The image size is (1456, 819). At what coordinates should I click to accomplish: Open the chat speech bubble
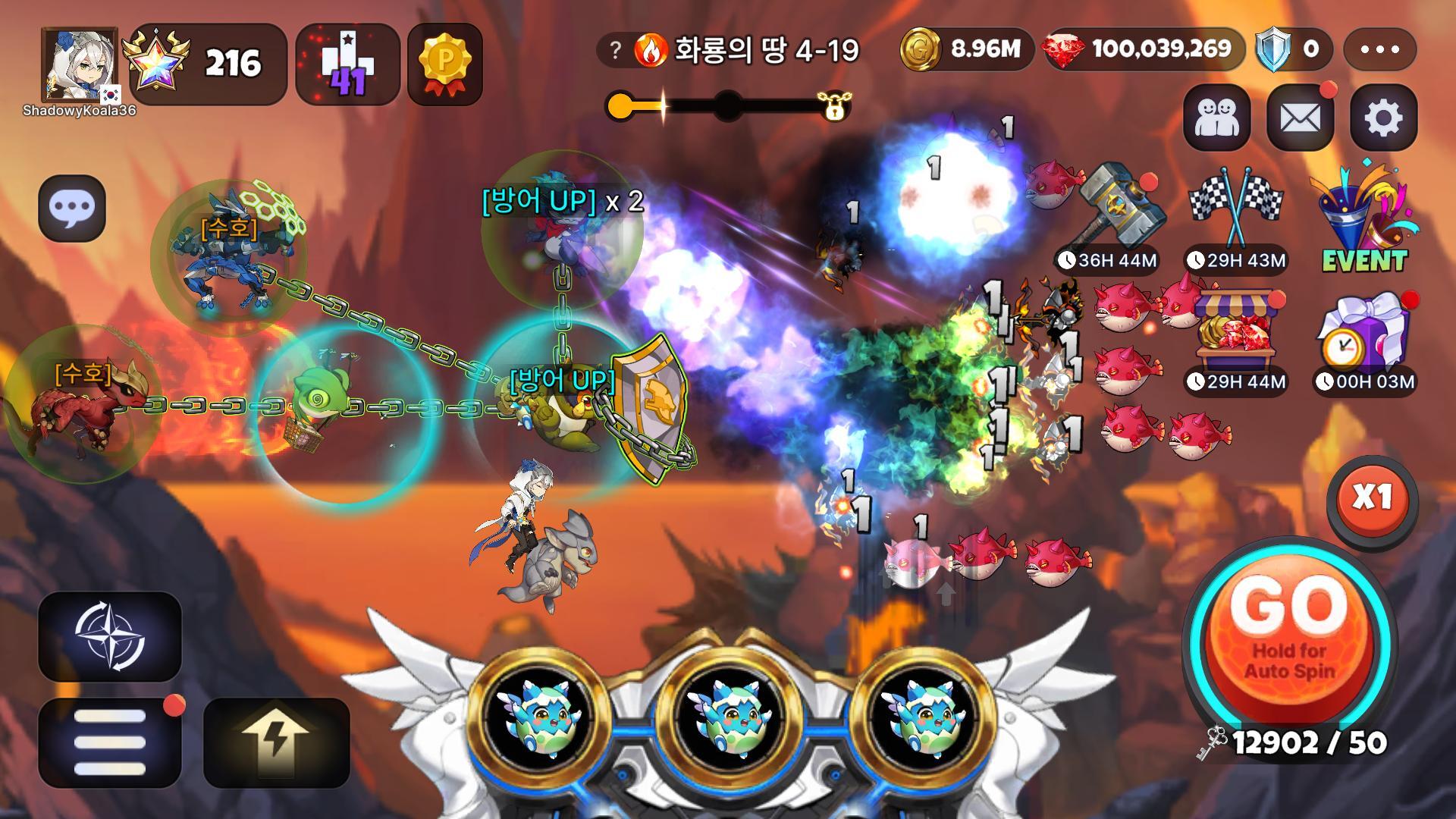[72, 208]
